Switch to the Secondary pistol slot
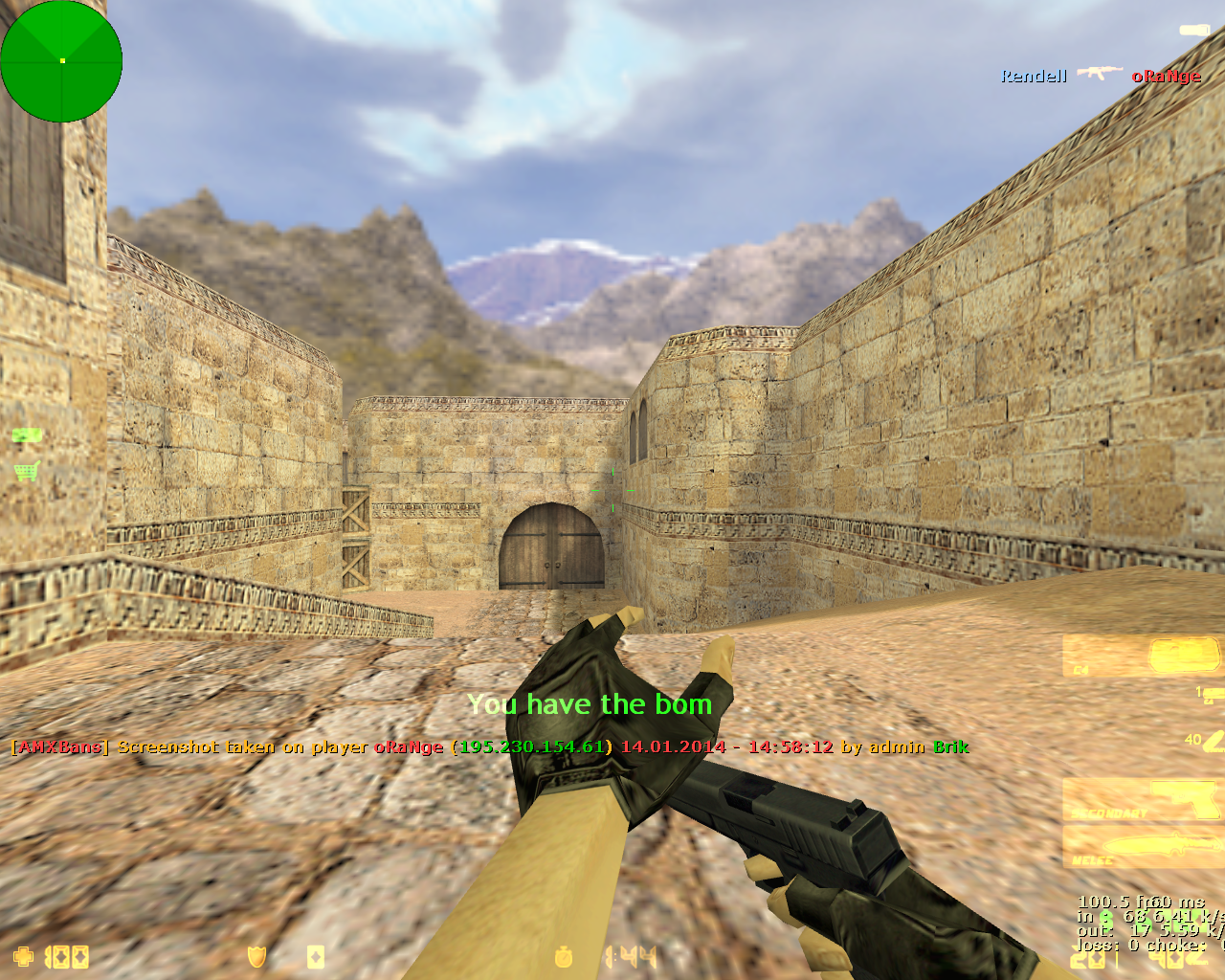 [1144, 800]
